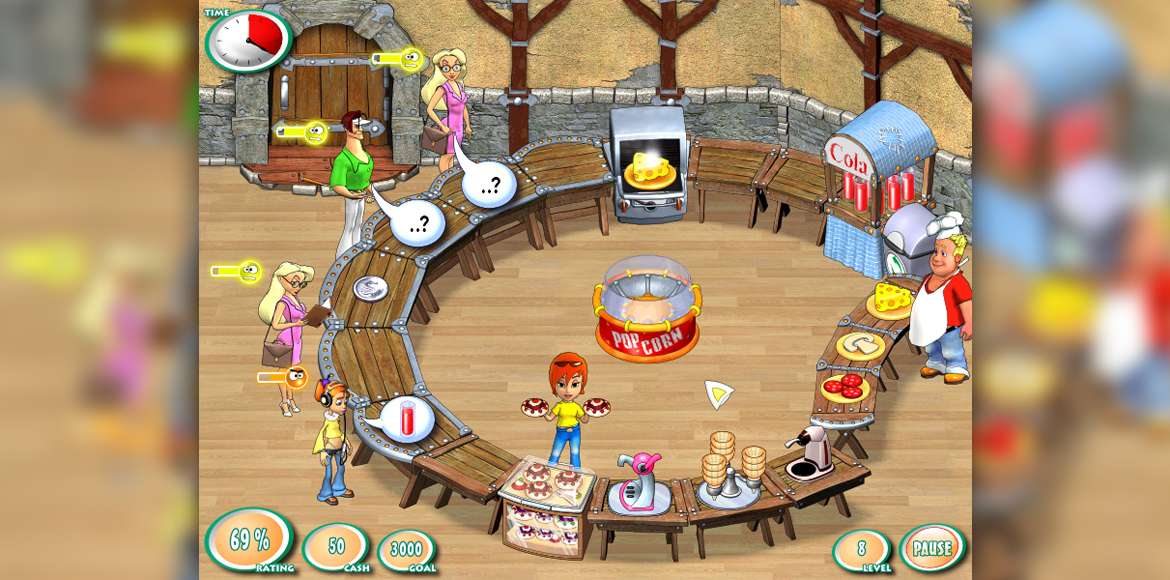The height and width of the screenshot is (580, 1170).
Task: Take the cheese pizza from the oven
Action: (649, 170)
